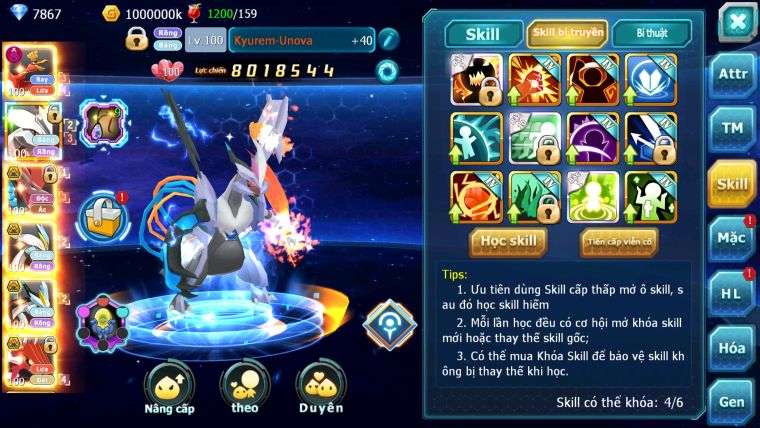Select the glowing green figure skill

593,196
